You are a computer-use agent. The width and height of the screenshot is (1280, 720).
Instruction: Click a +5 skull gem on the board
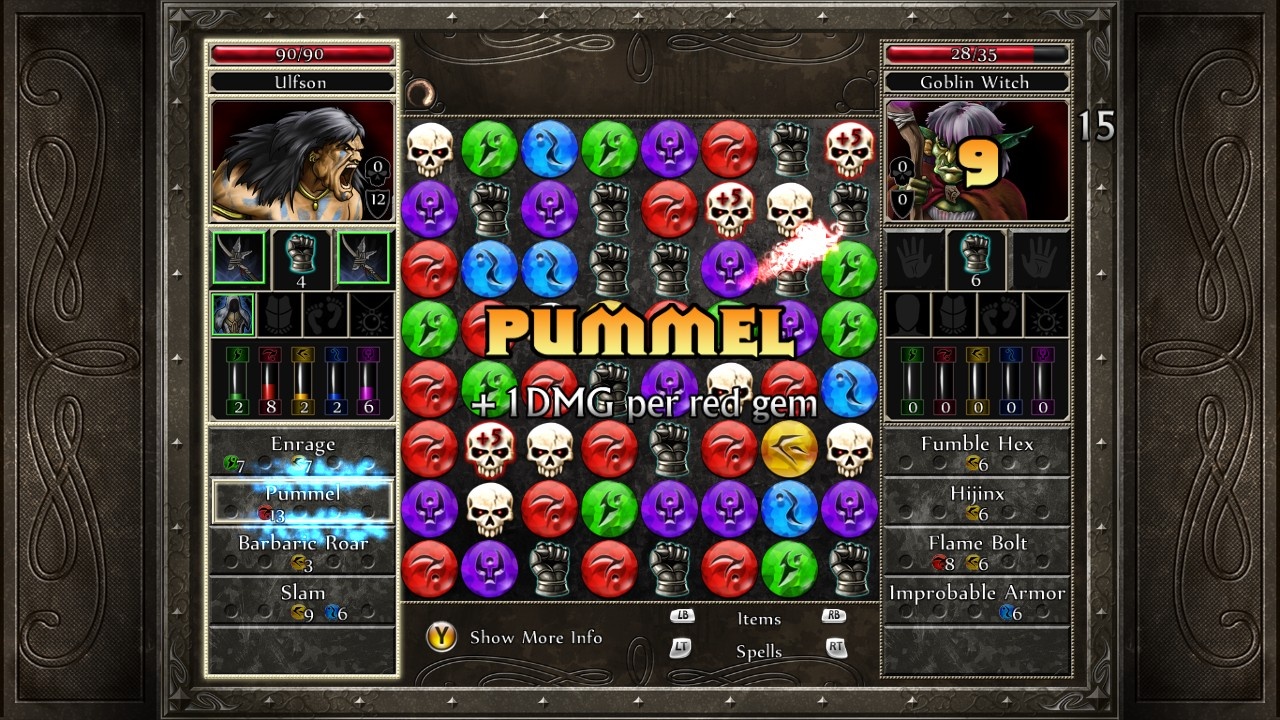pos(730,207)
